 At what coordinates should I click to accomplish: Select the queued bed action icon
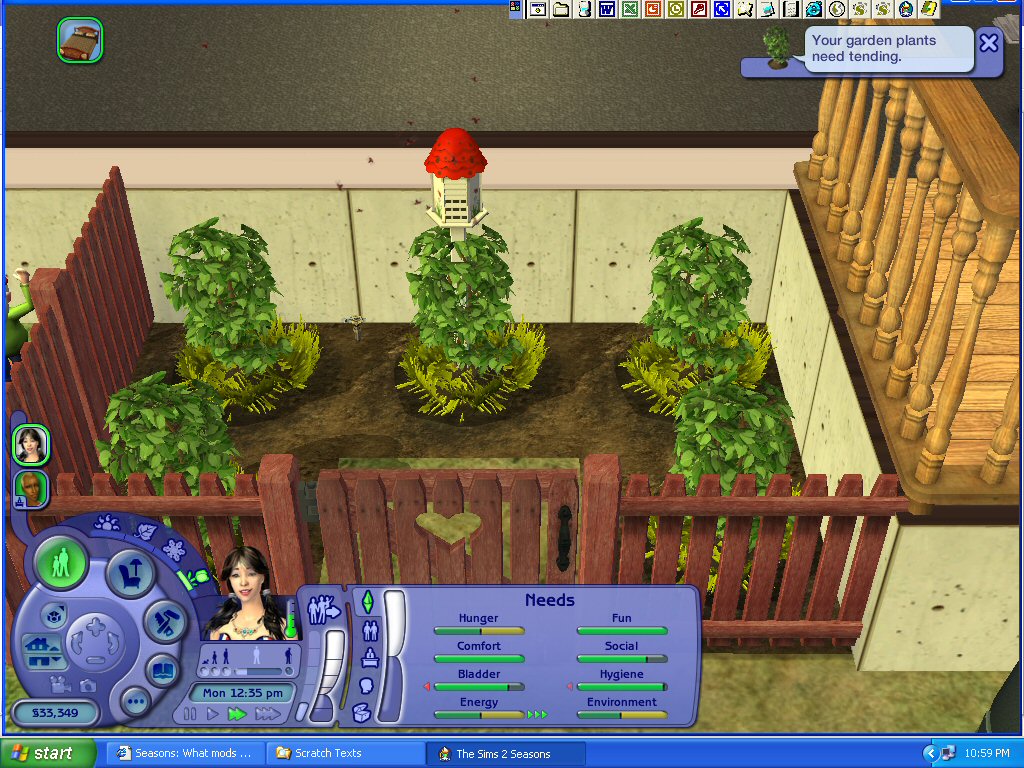pyautogui.click(x=80, y=41)
